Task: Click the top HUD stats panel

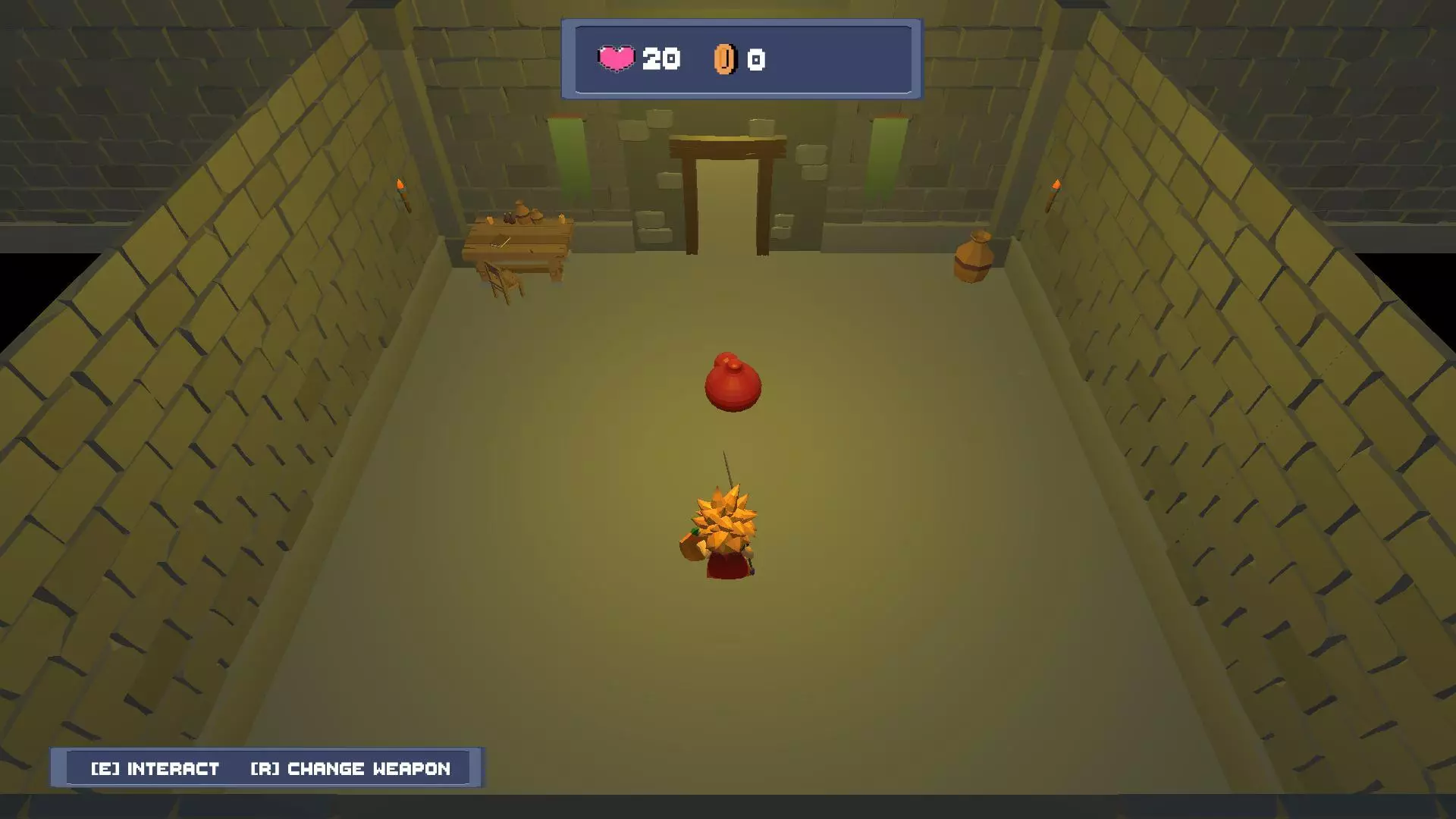Action: (x=741, y=59)
